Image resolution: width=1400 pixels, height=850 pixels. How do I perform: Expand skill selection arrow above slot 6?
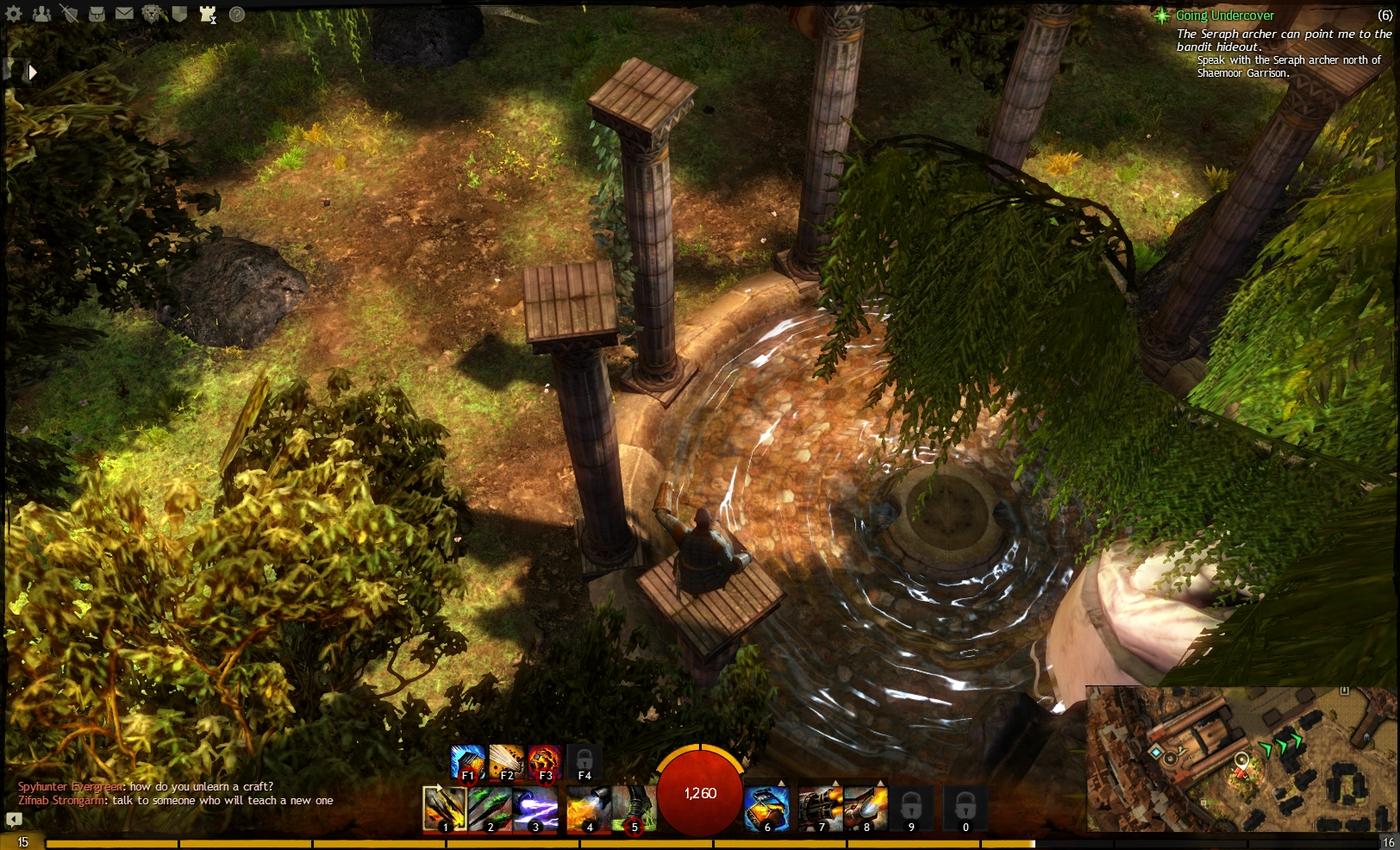[781, 782]
